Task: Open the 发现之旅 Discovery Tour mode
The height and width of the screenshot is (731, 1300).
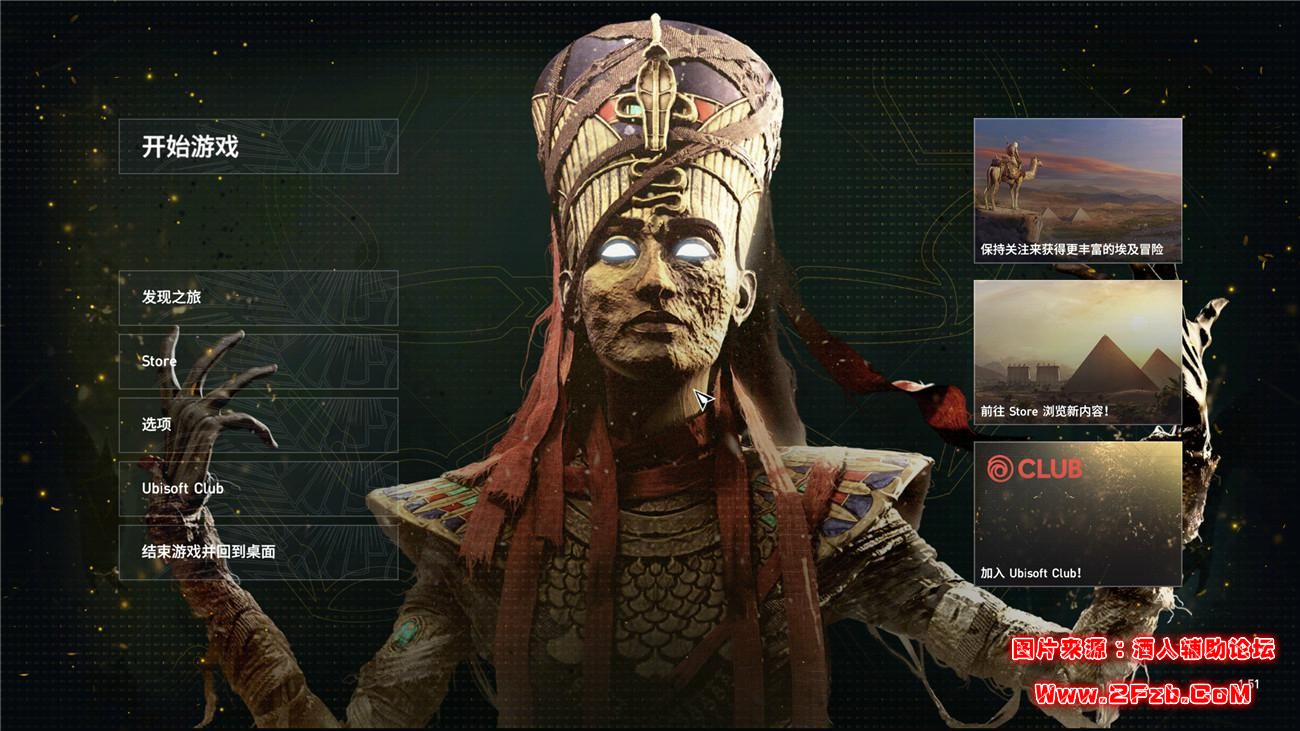Action: click(258, 297)
